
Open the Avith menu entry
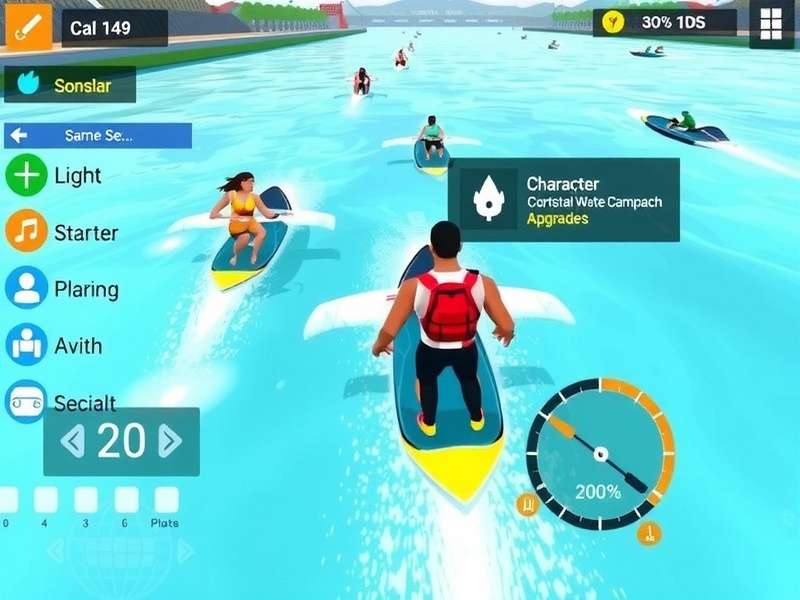pos(26,345)
